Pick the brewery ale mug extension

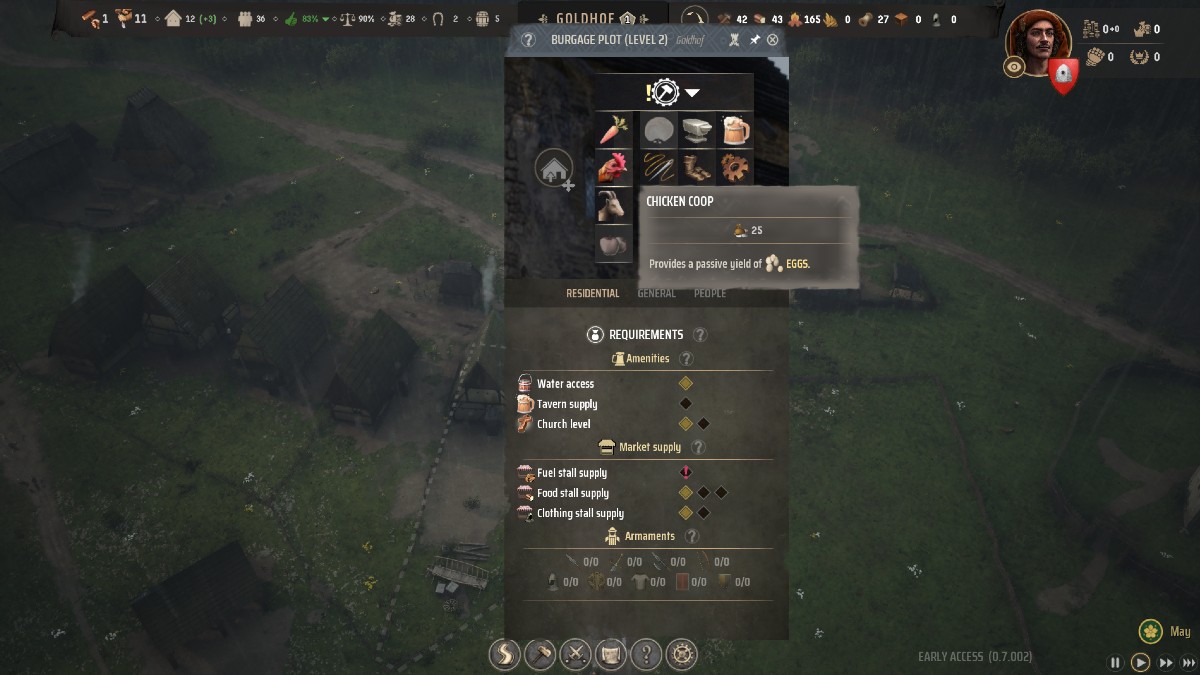point(734,130)
